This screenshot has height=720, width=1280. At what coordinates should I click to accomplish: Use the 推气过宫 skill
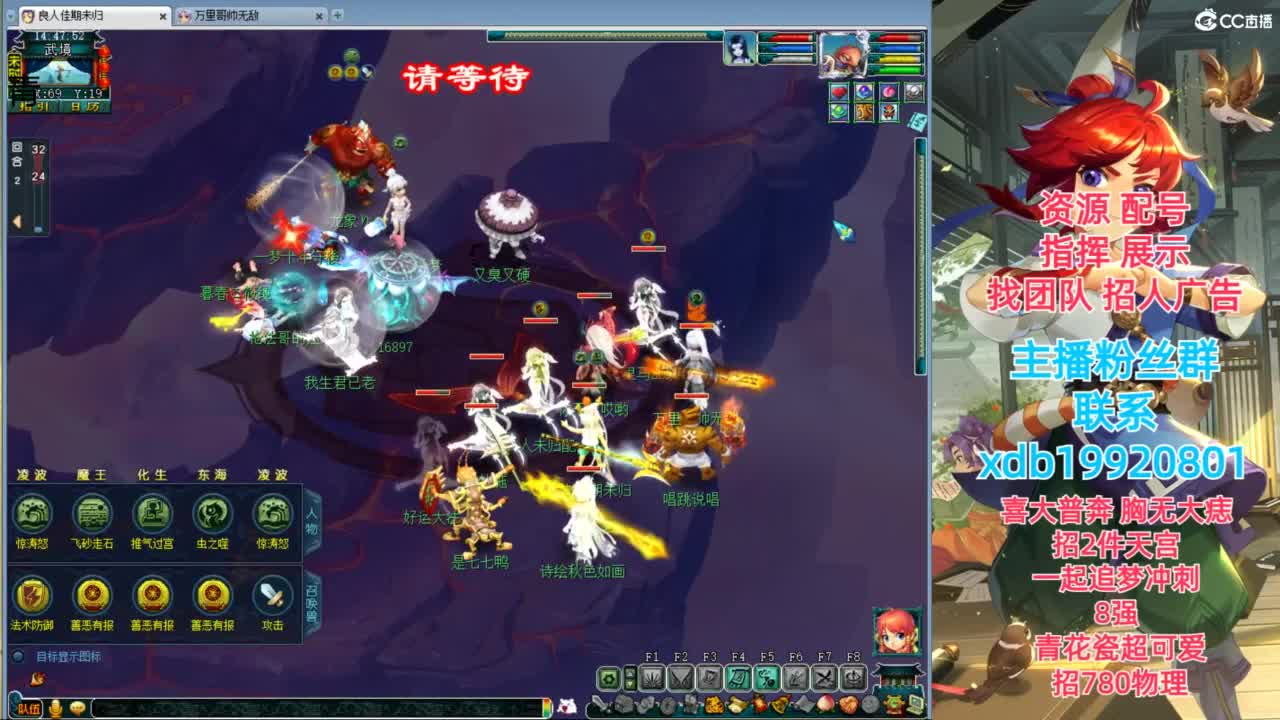[x=151, y=513]
